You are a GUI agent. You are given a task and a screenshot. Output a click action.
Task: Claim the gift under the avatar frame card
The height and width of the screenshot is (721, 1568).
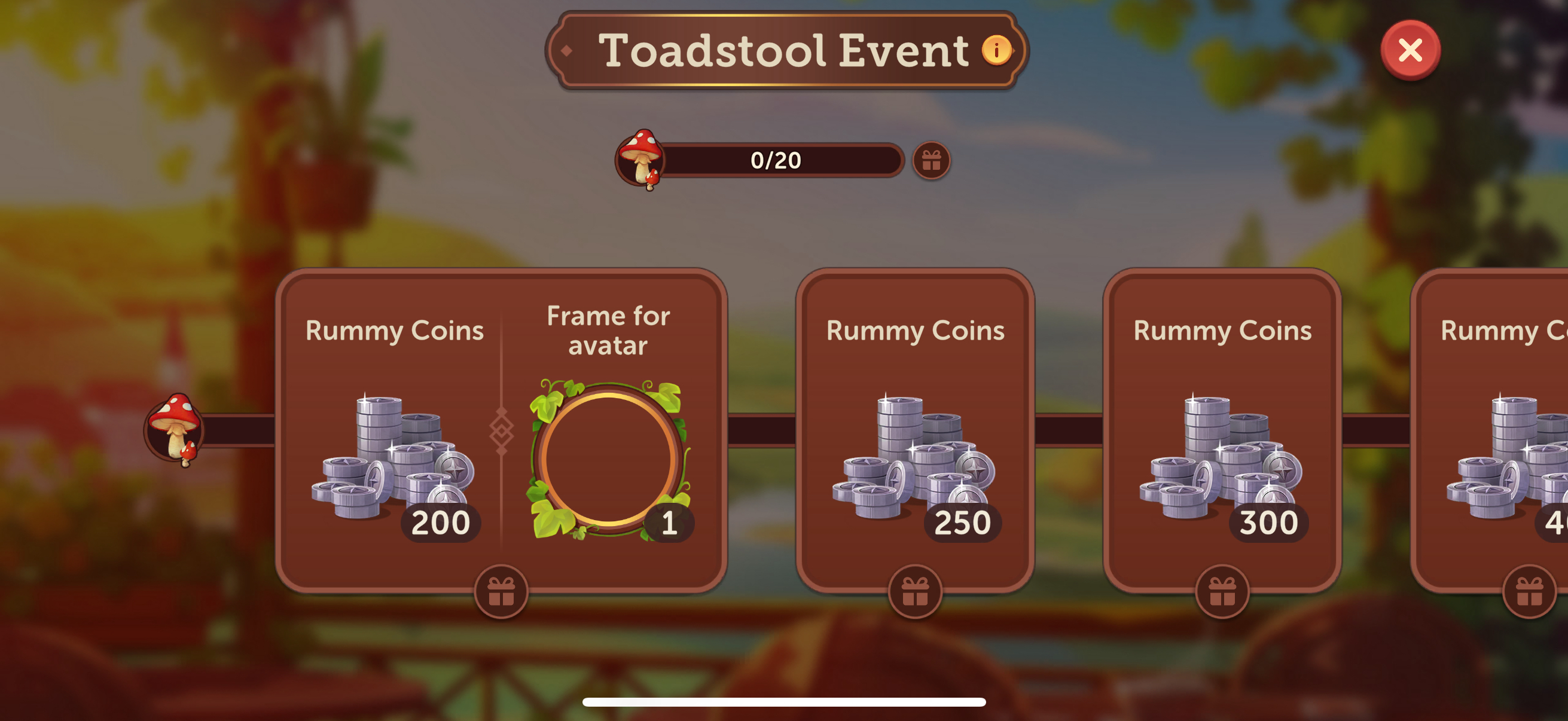[x=501, y=591]
